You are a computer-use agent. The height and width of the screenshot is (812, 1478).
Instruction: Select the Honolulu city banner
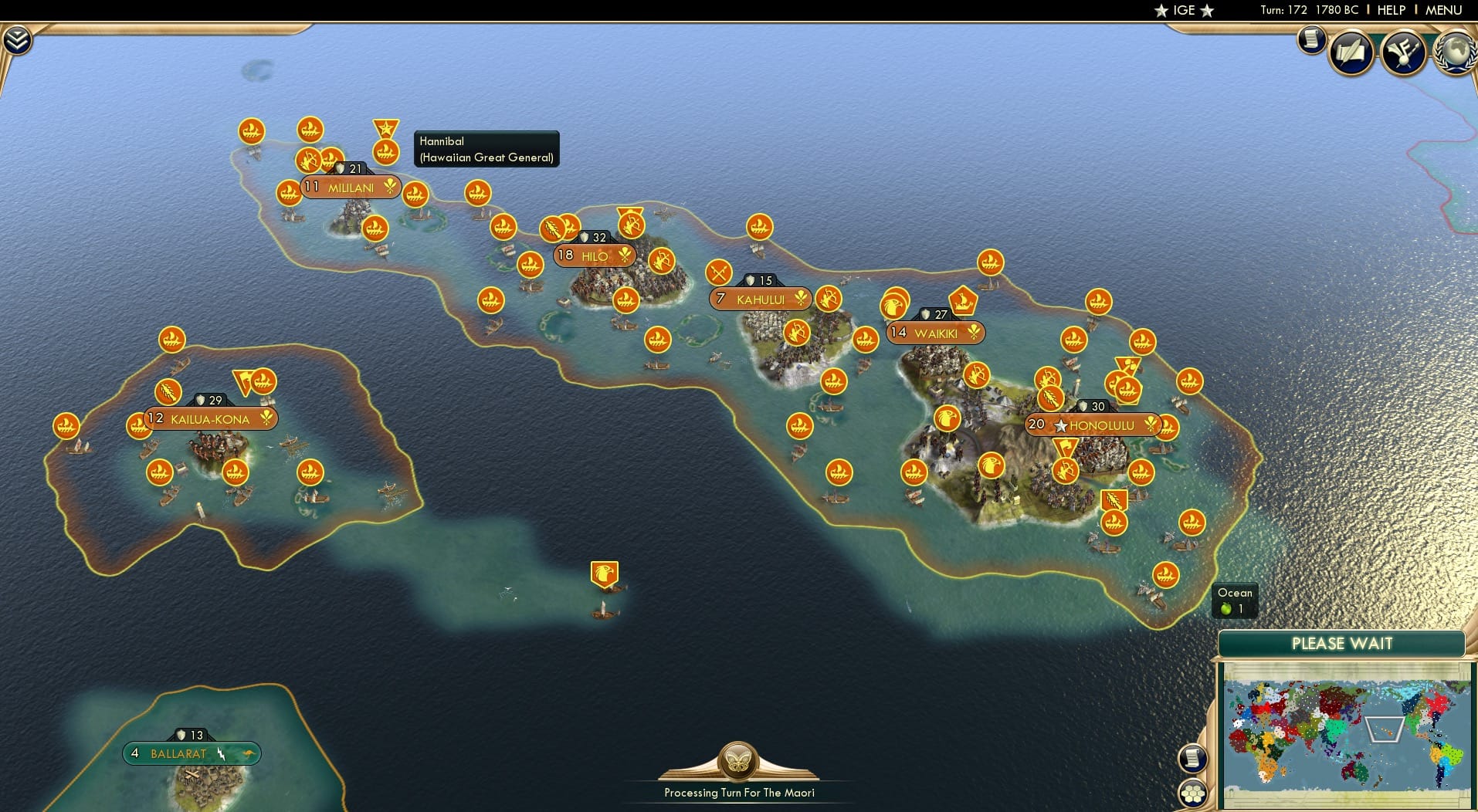tap(1093, 425)
